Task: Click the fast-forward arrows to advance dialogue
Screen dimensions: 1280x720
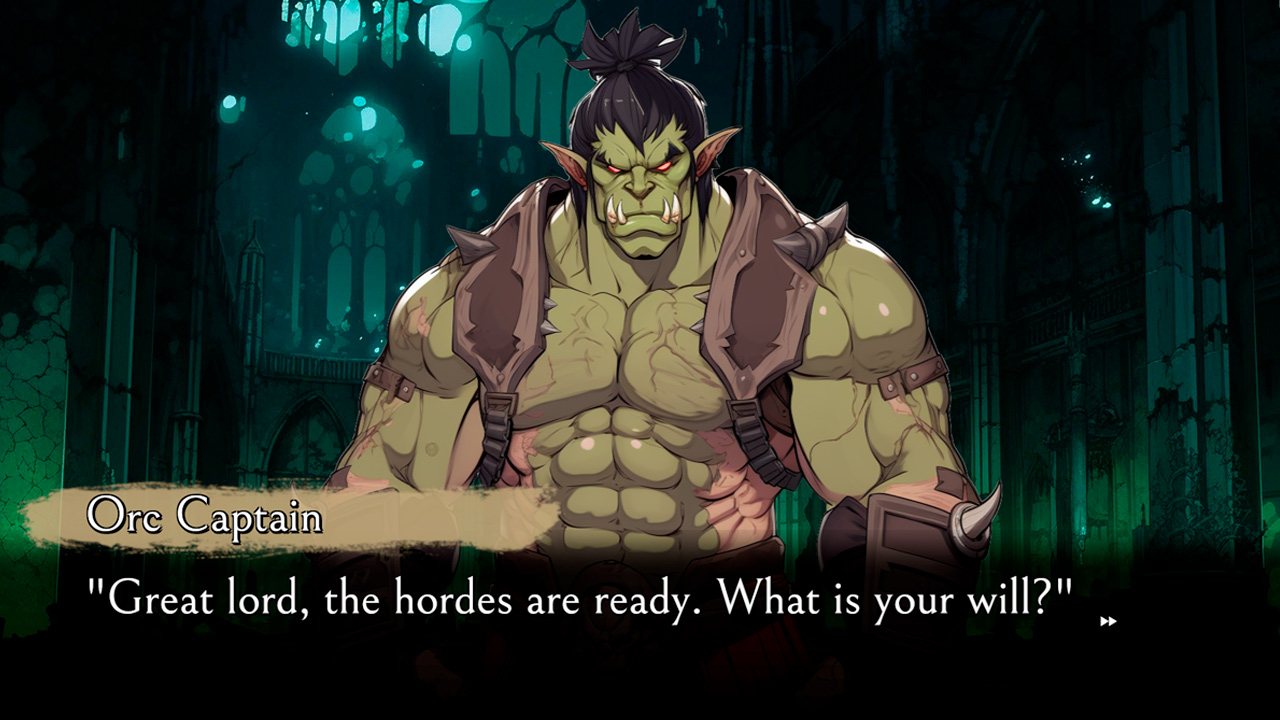Action: pyautogui.click(x=1108, y=621)
